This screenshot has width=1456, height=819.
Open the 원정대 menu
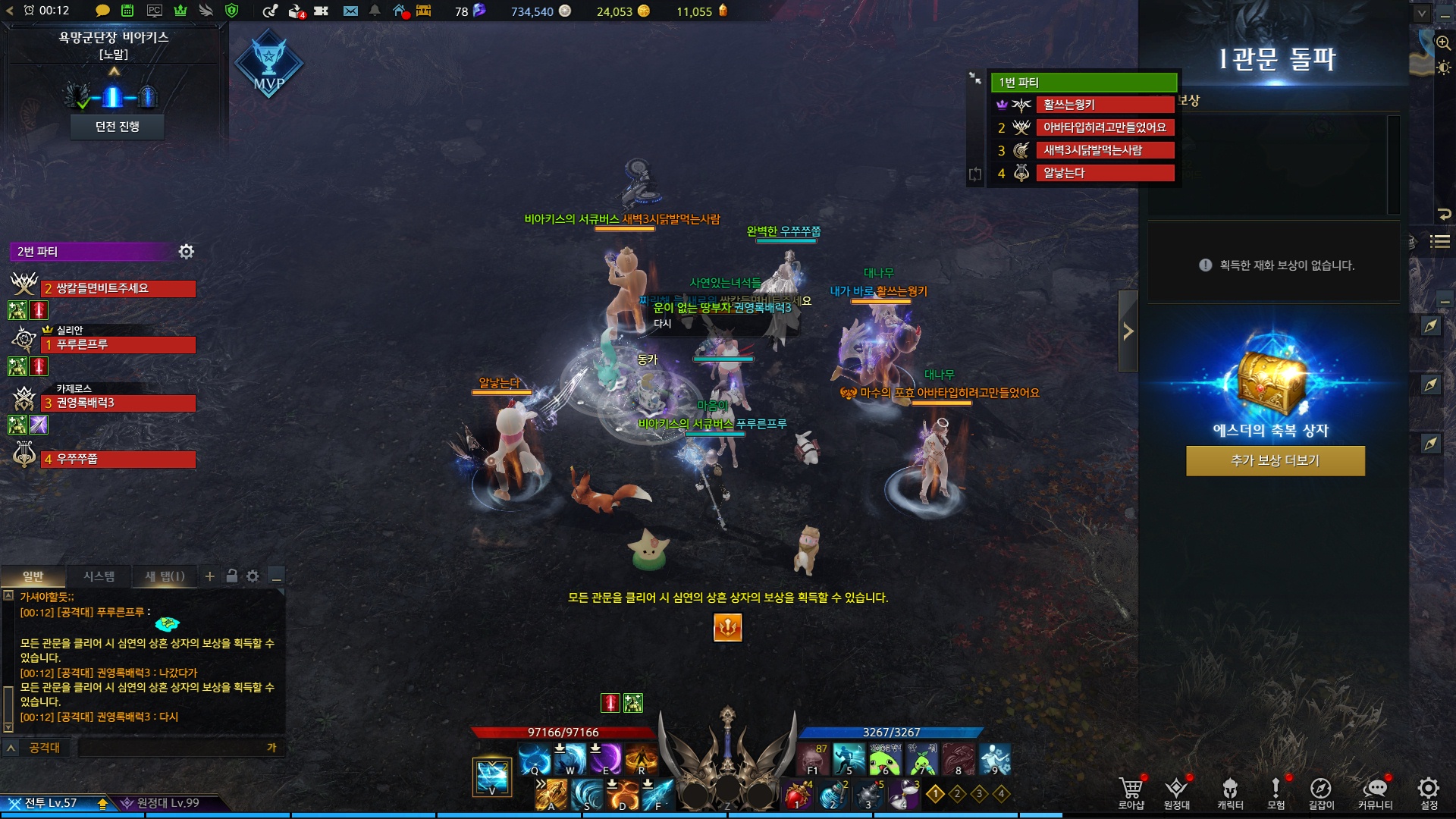(x=1176, y=792)
